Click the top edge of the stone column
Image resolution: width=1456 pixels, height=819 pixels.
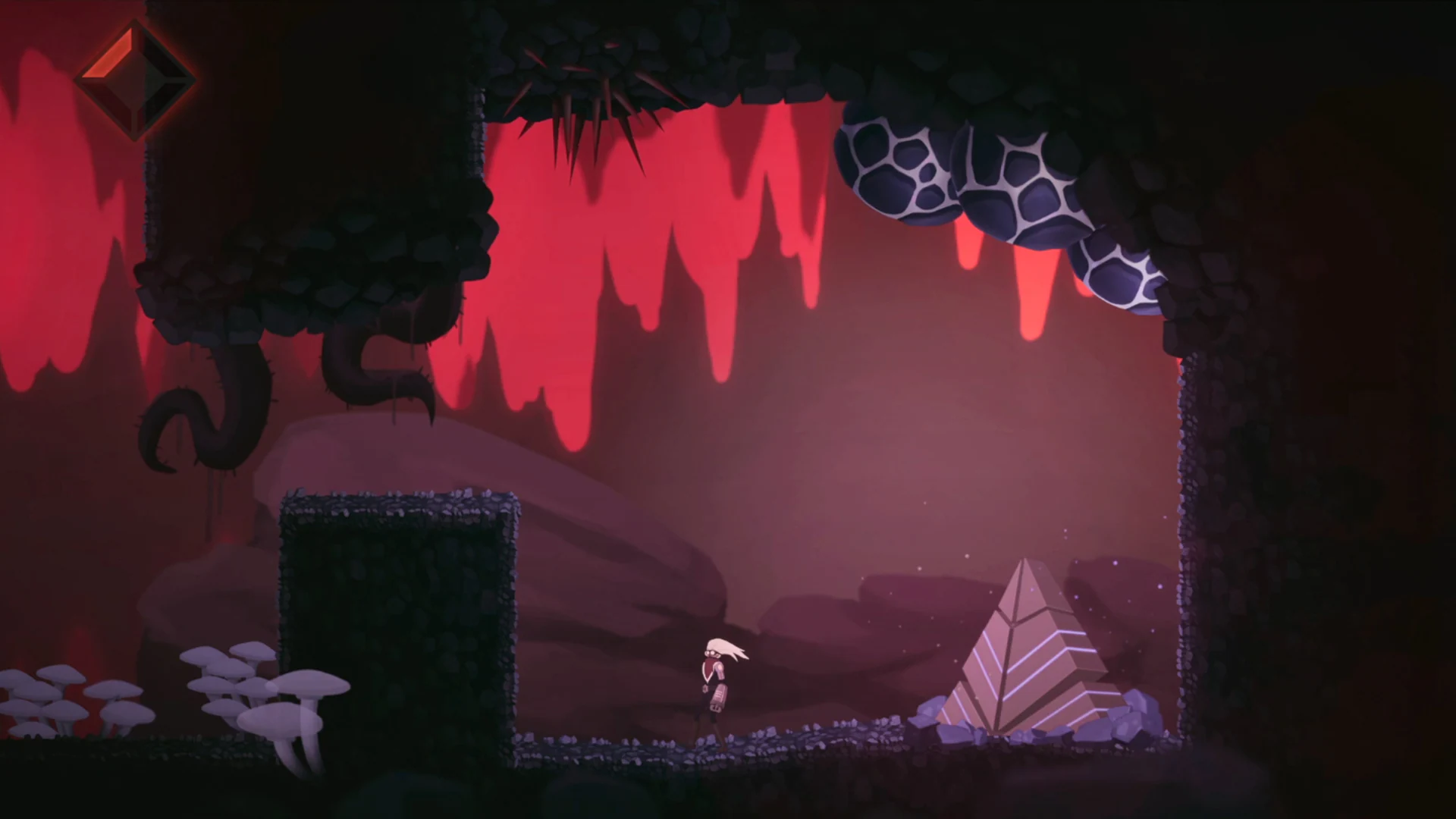[402, 504]
